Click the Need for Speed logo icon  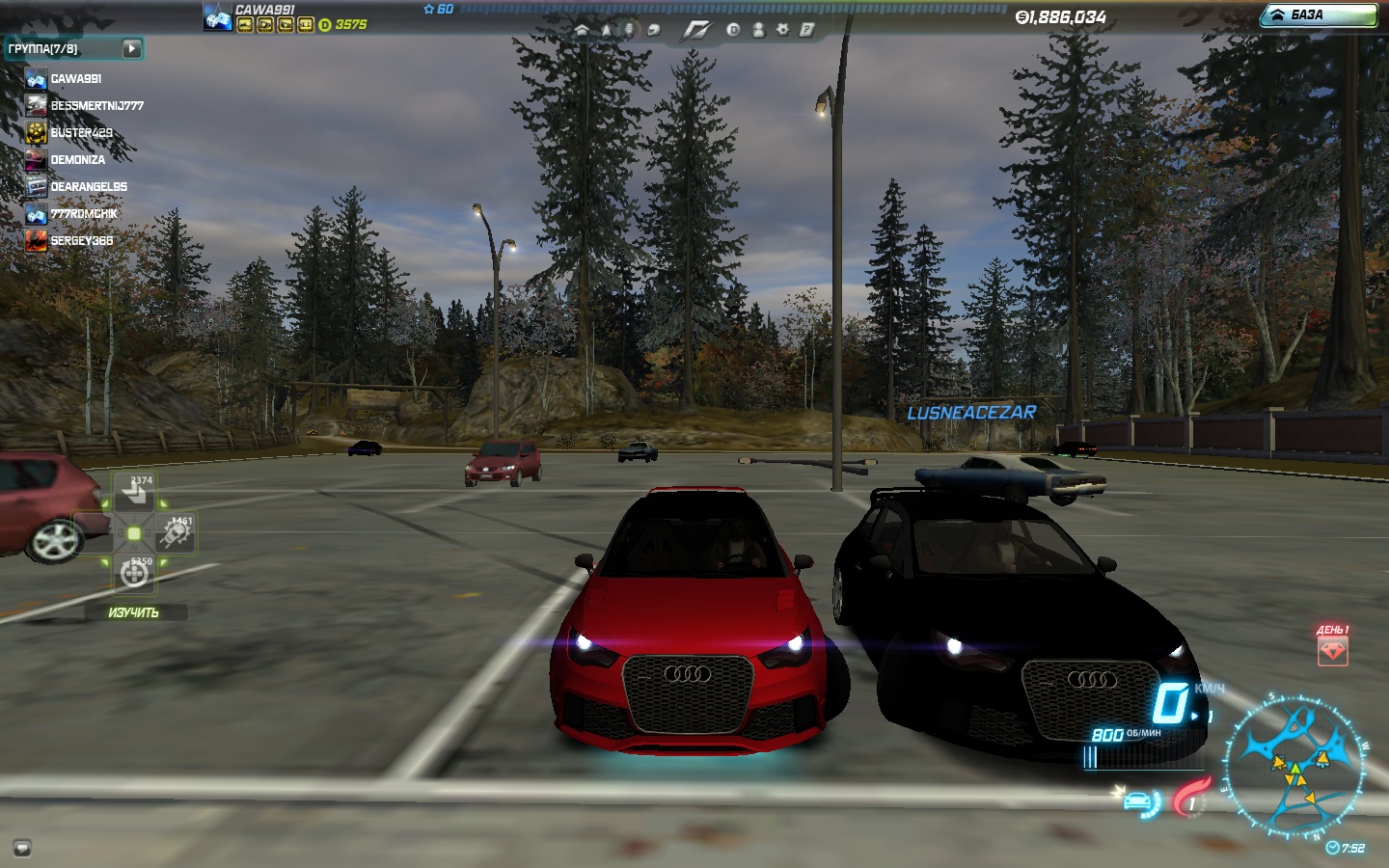tap(695, 30)
